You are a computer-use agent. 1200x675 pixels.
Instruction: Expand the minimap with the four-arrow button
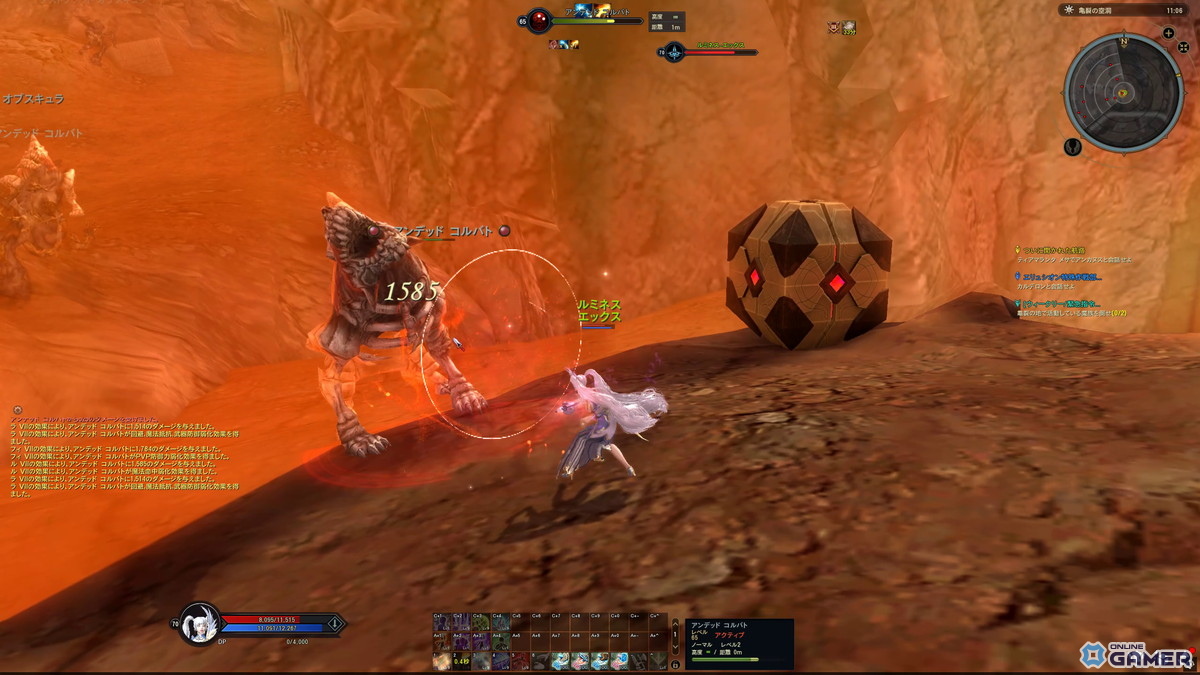pos(1183,47)
